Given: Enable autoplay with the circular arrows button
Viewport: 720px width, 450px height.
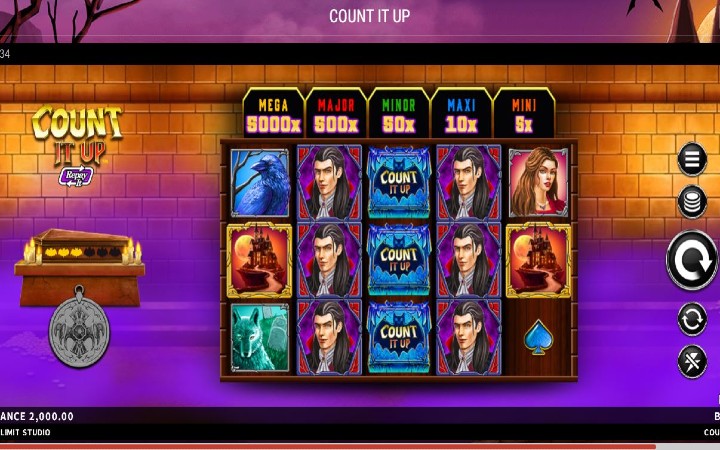Looking at the screenshot, I should pos(692,319).
